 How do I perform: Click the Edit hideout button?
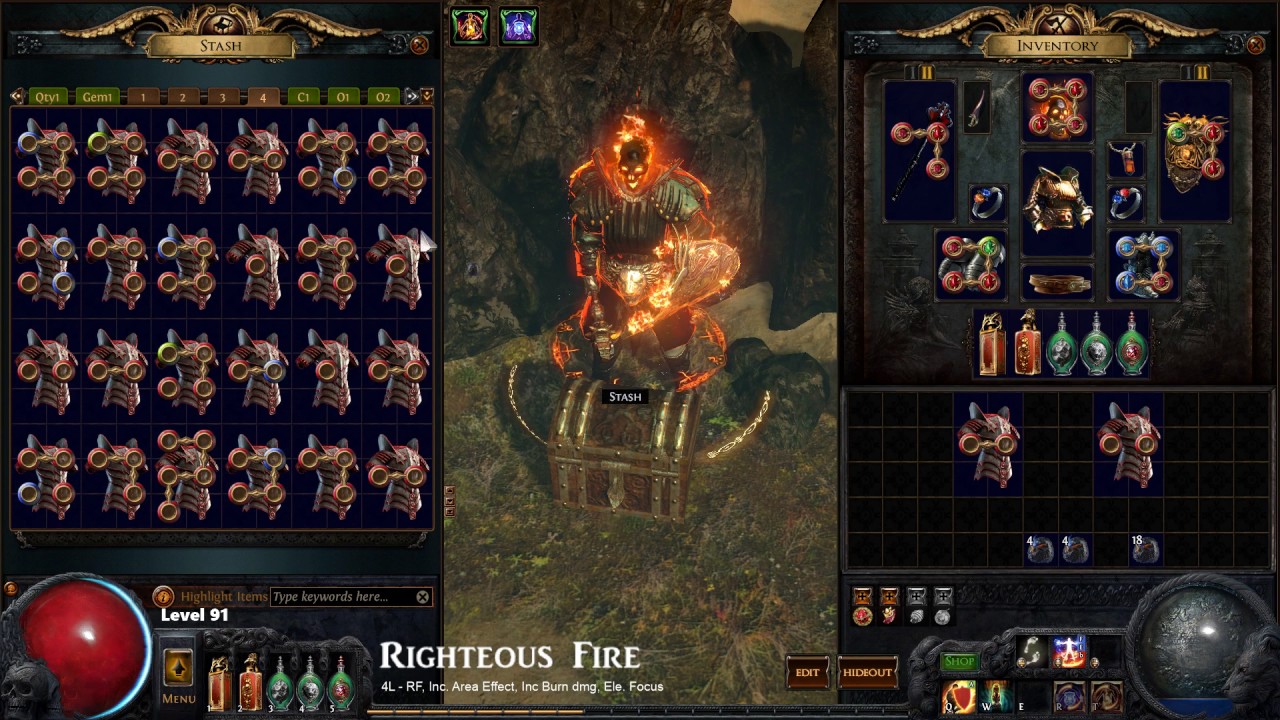pos(808,672)
